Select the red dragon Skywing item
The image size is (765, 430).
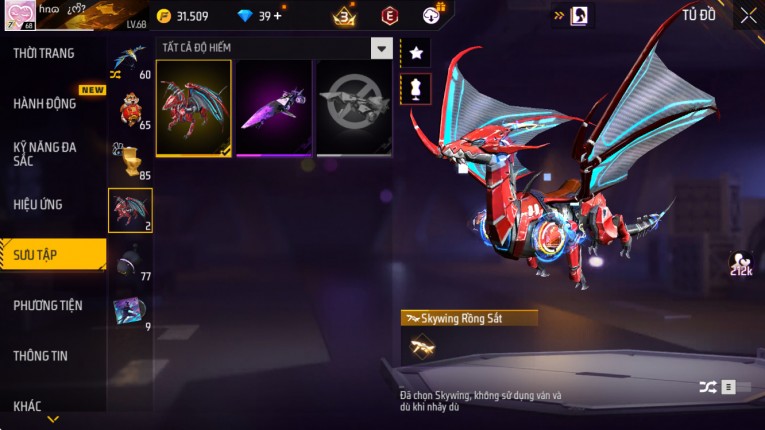194,108
